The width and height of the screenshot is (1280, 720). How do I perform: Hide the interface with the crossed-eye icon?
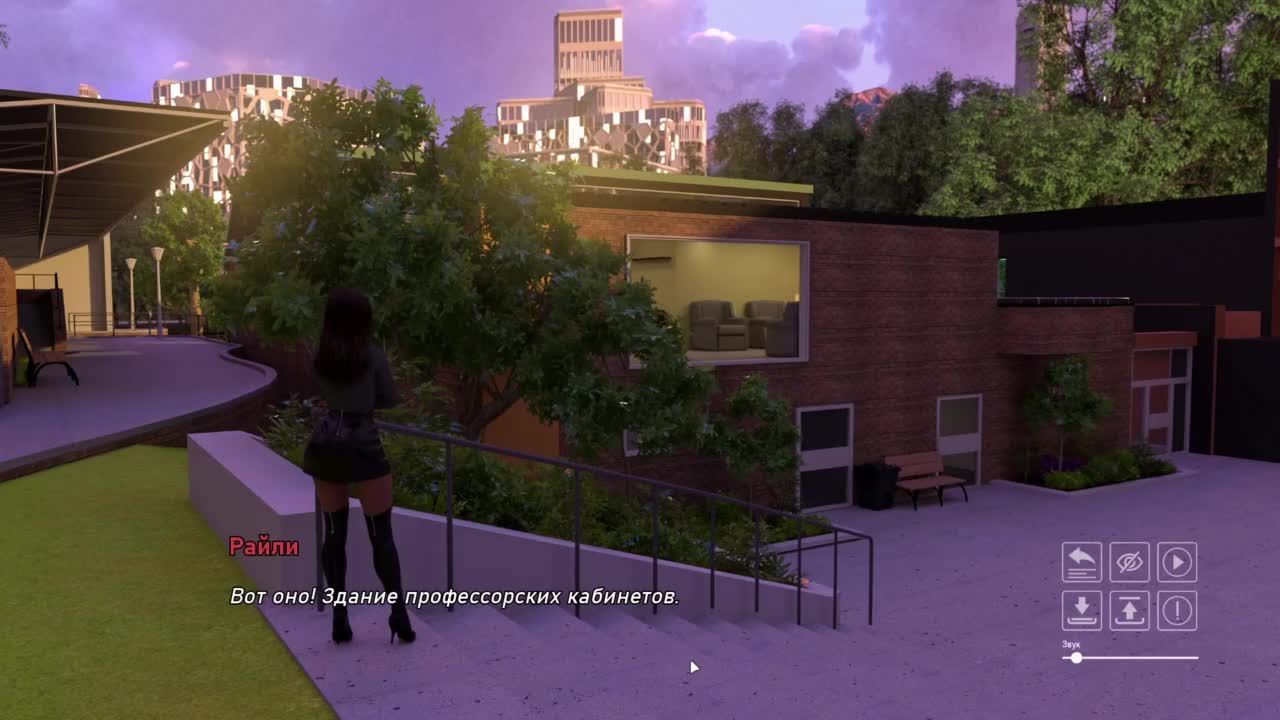[x=1130, y=562]
